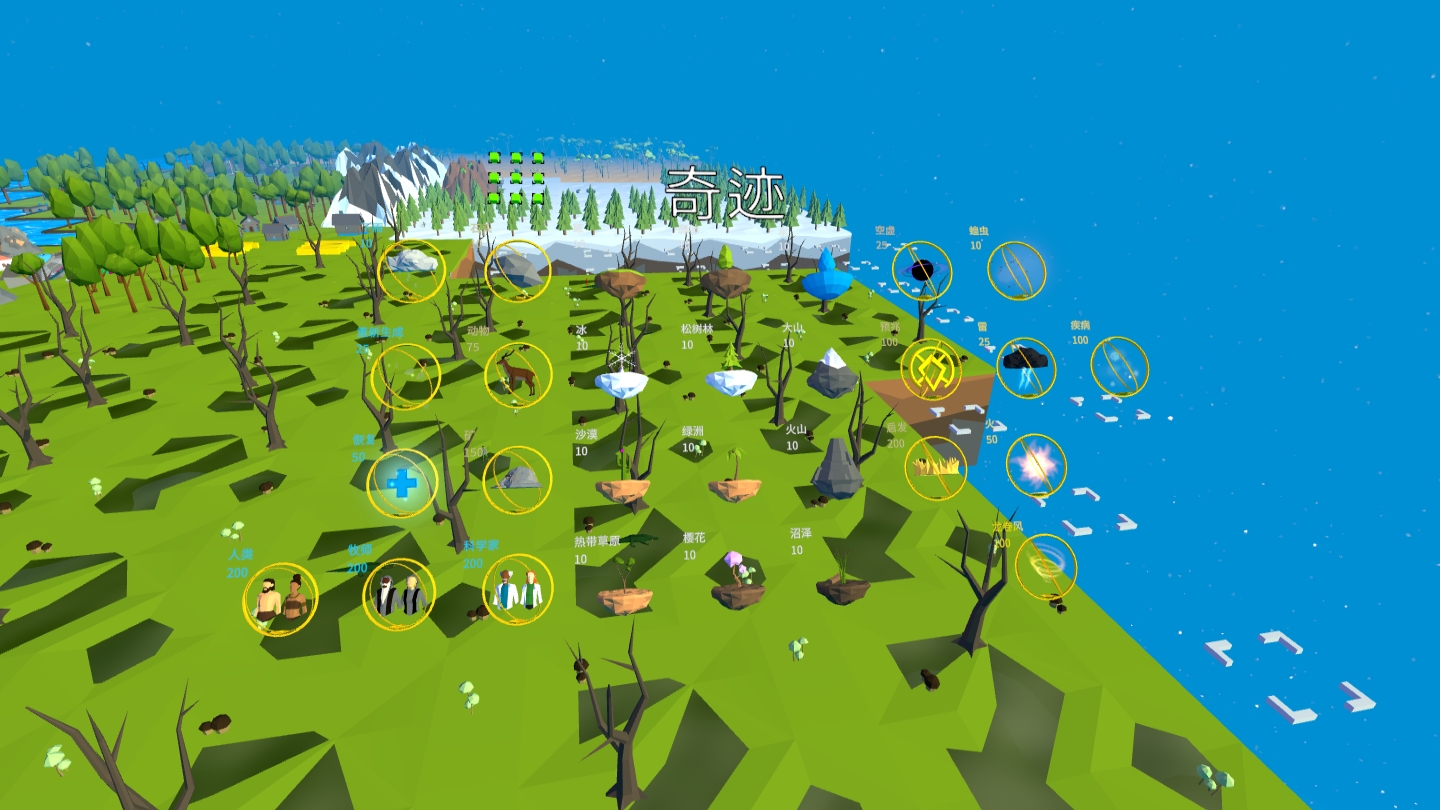Viewport: 1440px width, 810px height.
Task: Open the green dot grid handle
Action: click(x=516, y=178)
